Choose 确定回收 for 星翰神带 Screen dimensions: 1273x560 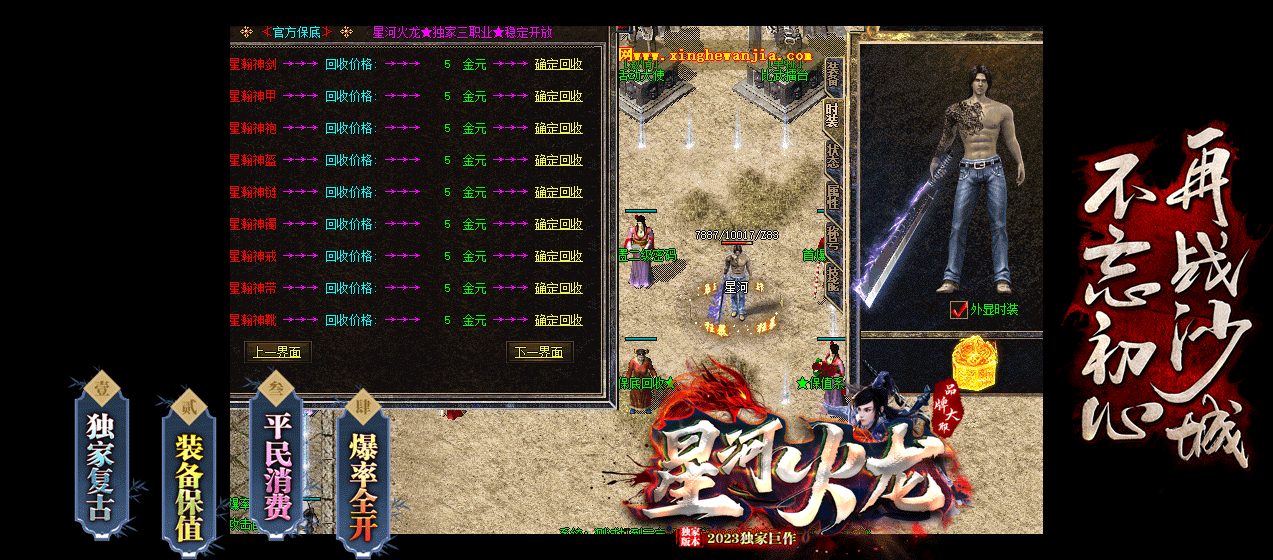(558, 288)
